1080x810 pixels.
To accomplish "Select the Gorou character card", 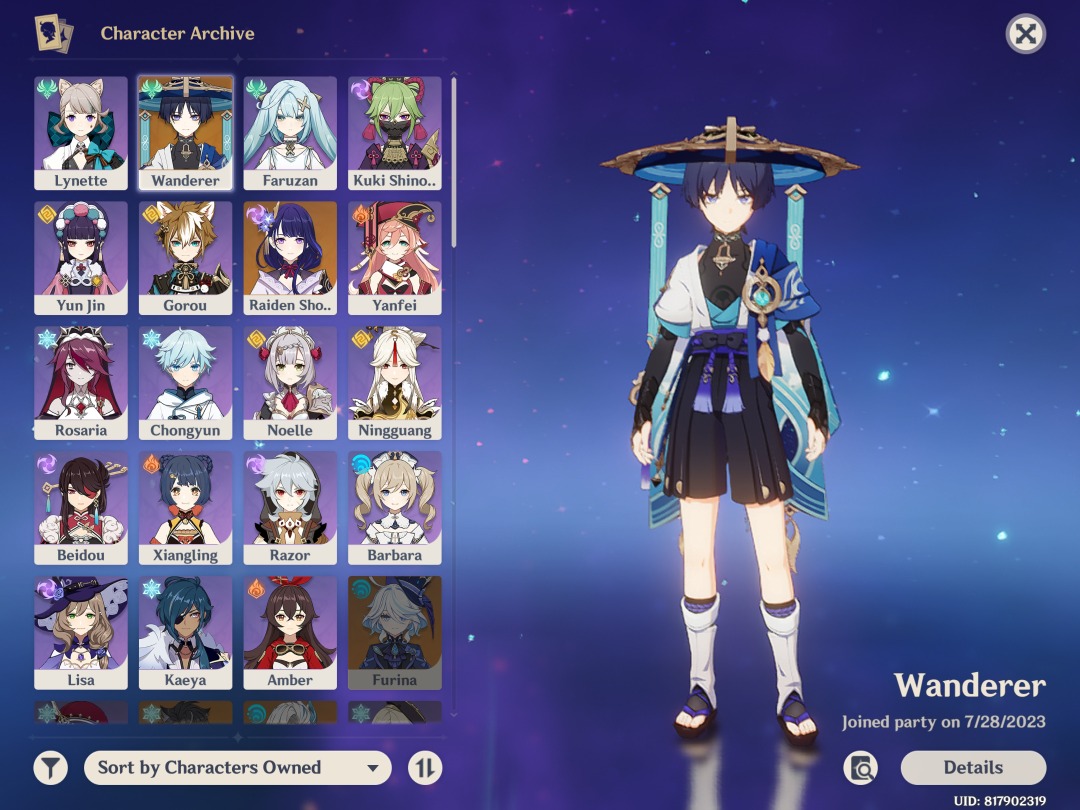I will click(186, 258).
